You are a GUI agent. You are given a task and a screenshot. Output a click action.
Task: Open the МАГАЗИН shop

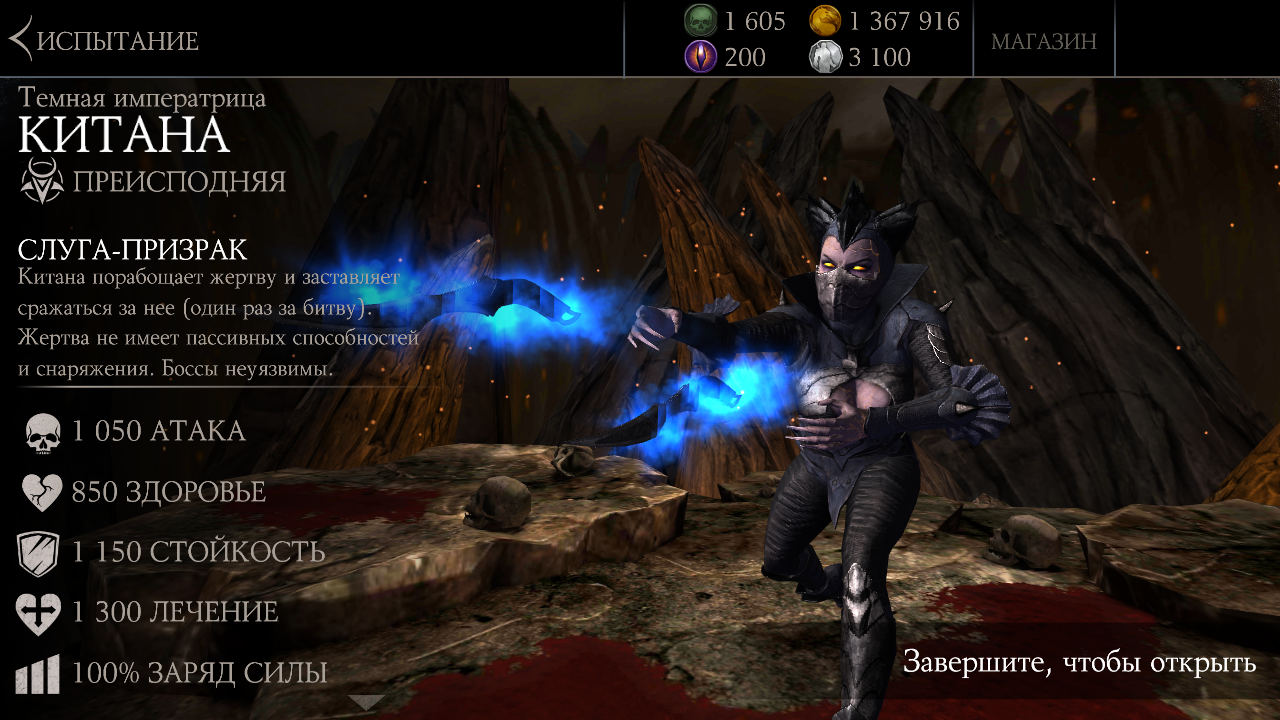(x=1044, y=41)
